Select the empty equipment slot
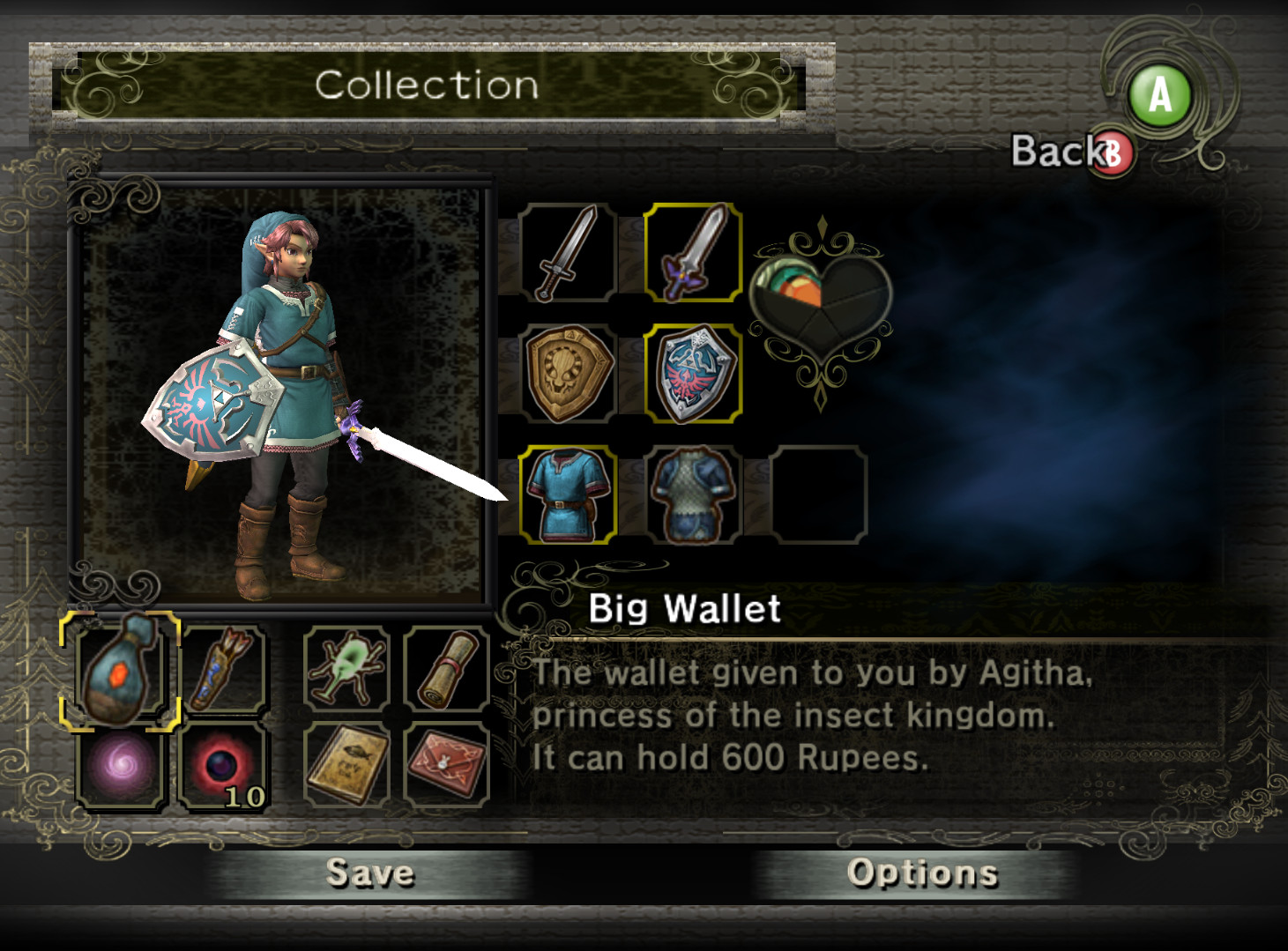1288x951 pixels. point(820,492)
